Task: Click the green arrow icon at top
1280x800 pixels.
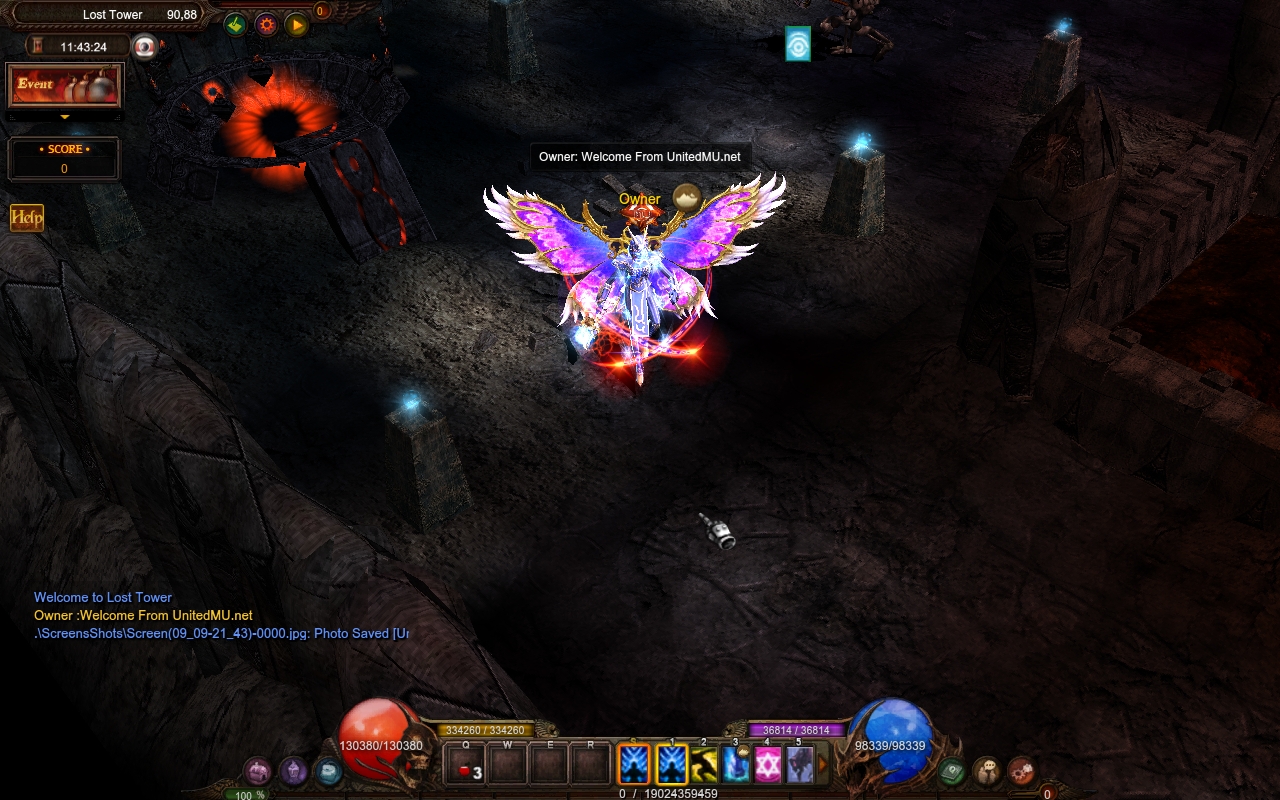Action: tap(235, 25)
